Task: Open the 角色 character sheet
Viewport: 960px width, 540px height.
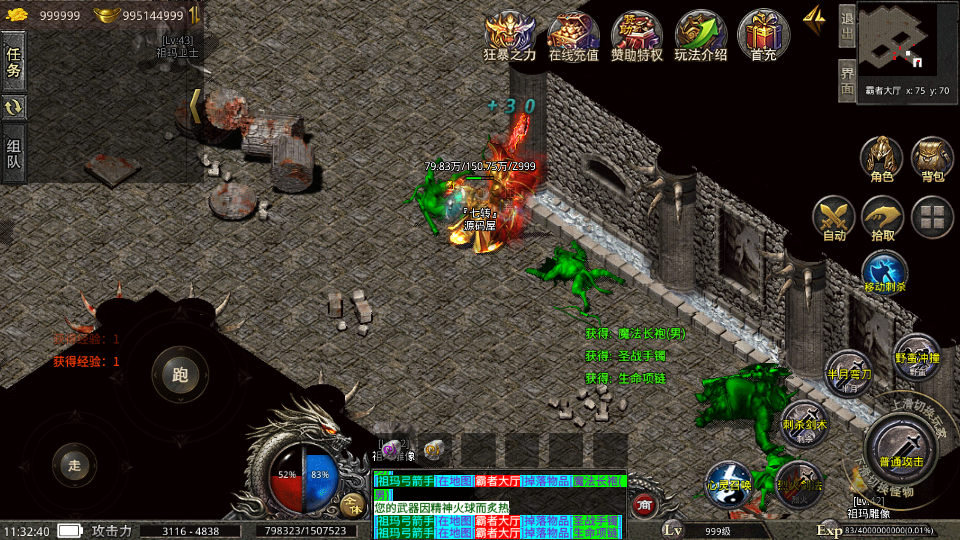Action: 882,159
